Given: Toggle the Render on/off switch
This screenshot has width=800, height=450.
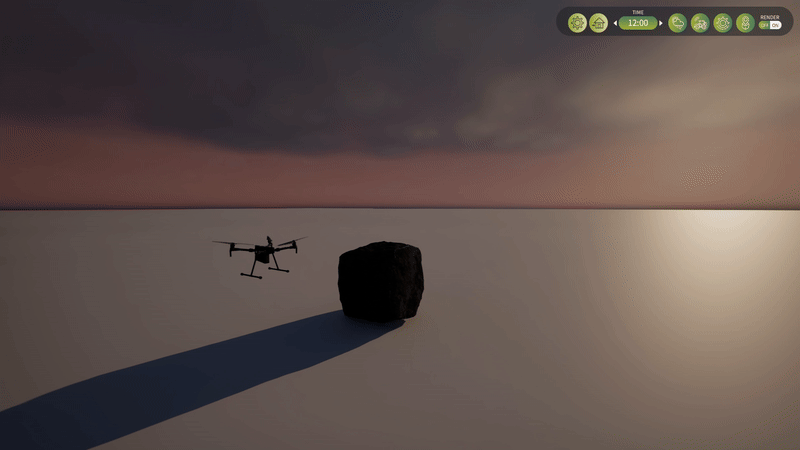Looking at the screenshot, I should click(770, 25).
